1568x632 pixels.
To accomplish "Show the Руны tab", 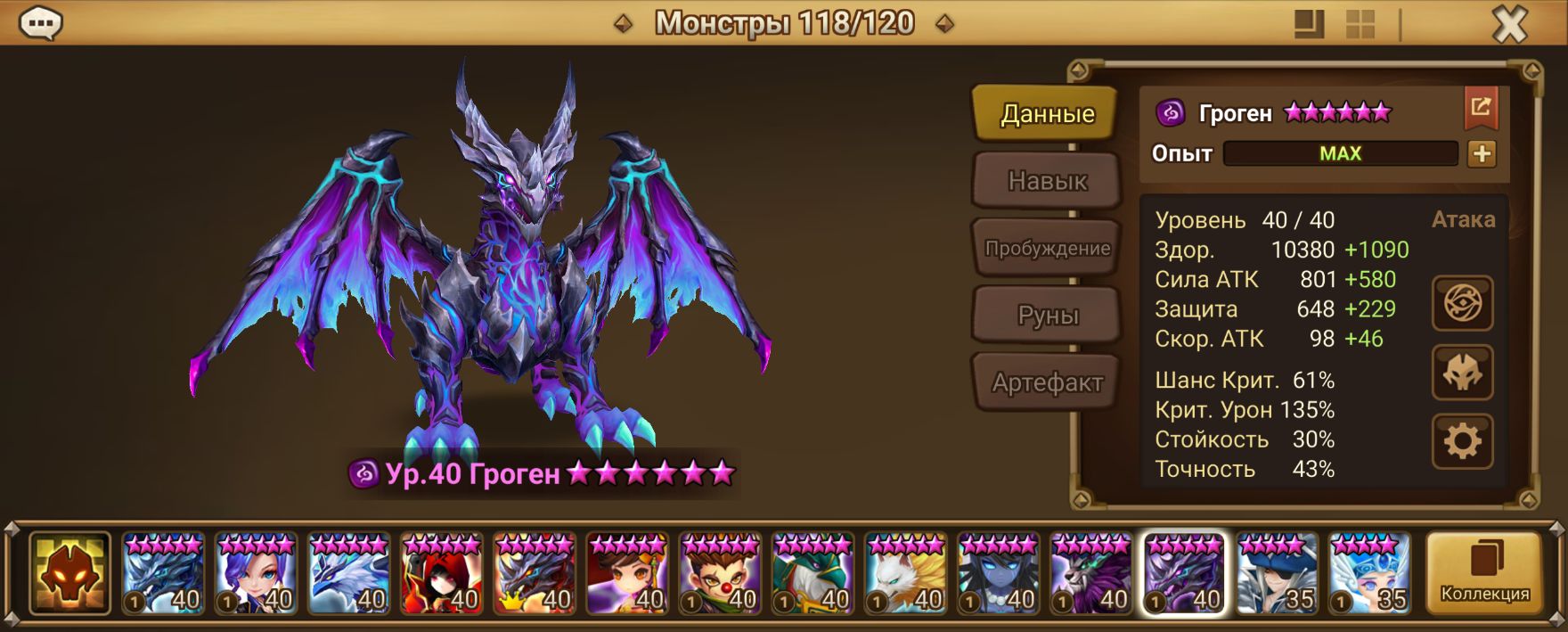I will pos(1047,316).
